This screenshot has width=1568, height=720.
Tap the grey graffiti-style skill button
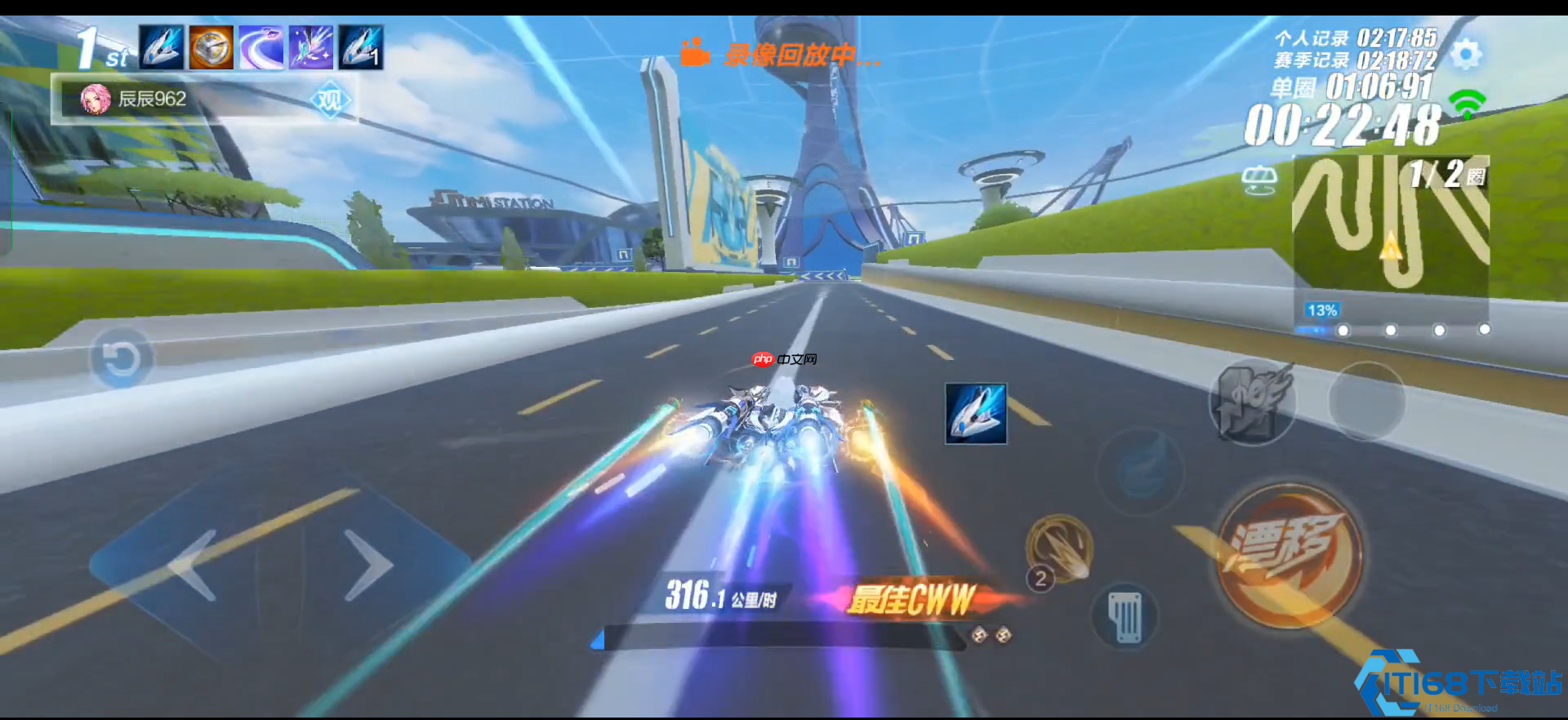[x=1252, y=402]
